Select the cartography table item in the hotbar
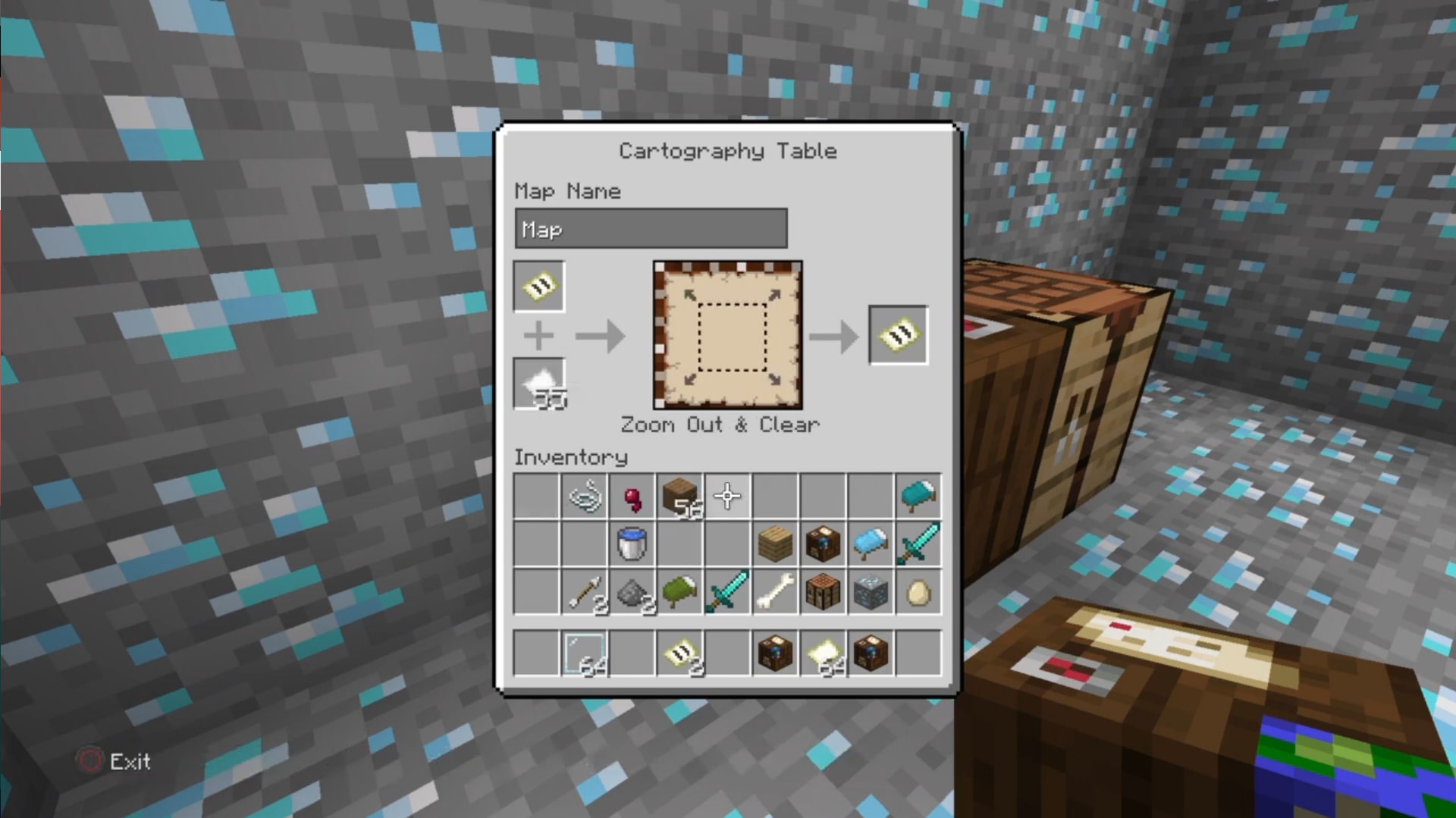Viewport: 1456px width, 818px height. [775, 653]
